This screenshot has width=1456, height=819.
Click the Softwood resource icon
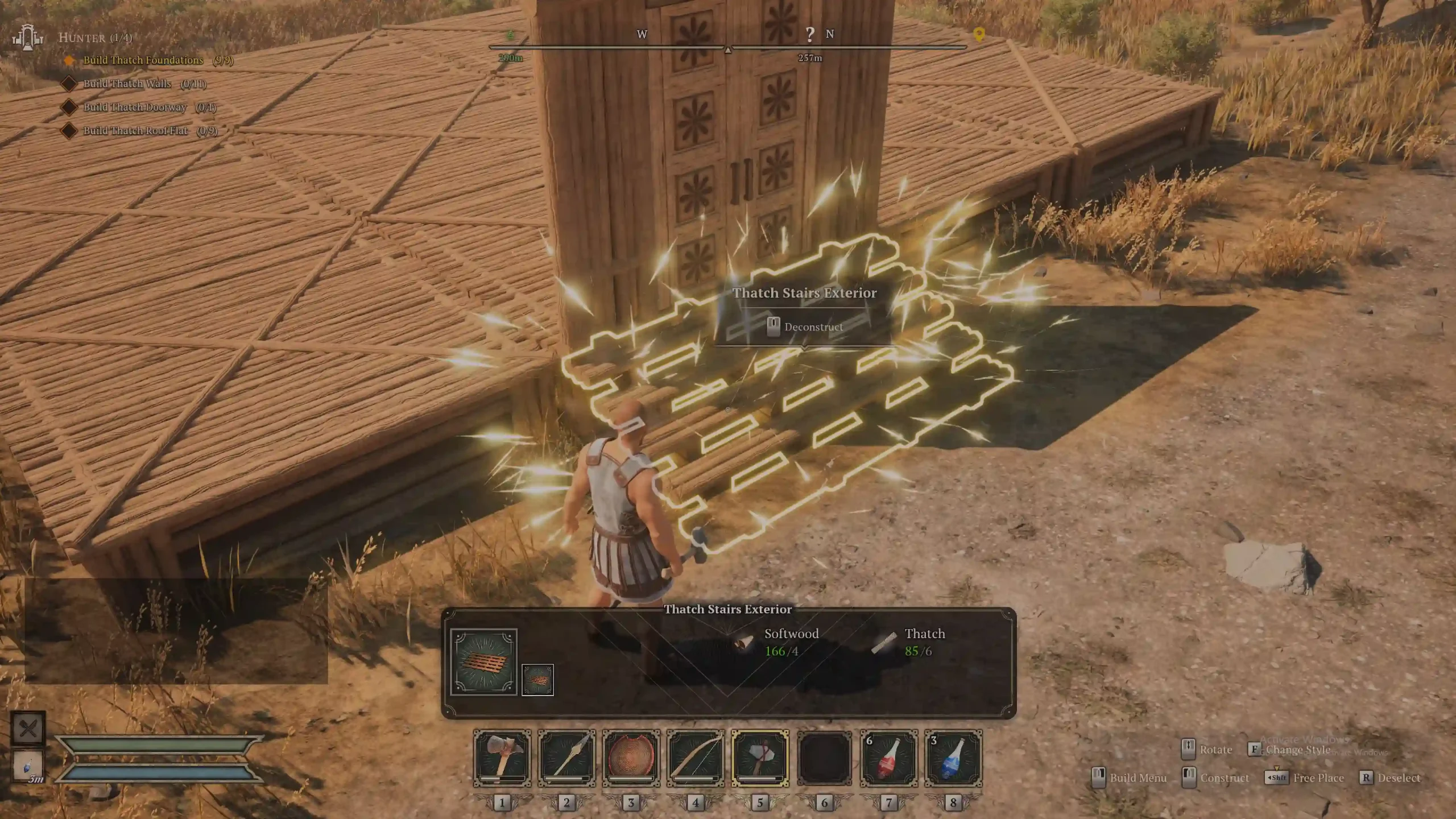[743, 643]
